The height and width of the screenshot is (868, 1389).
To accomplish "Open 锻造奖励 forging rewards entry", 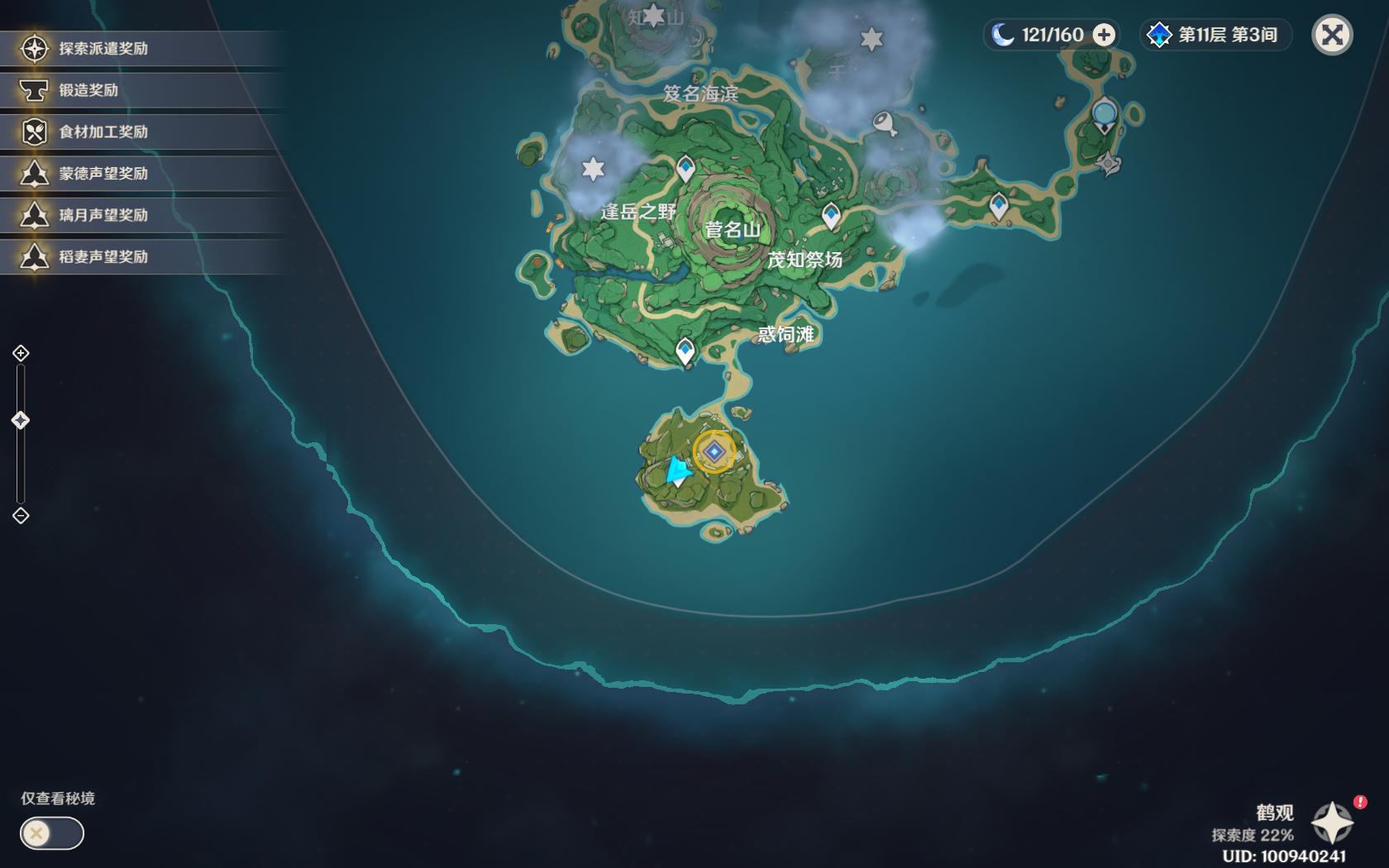I will tap(88, 90).
